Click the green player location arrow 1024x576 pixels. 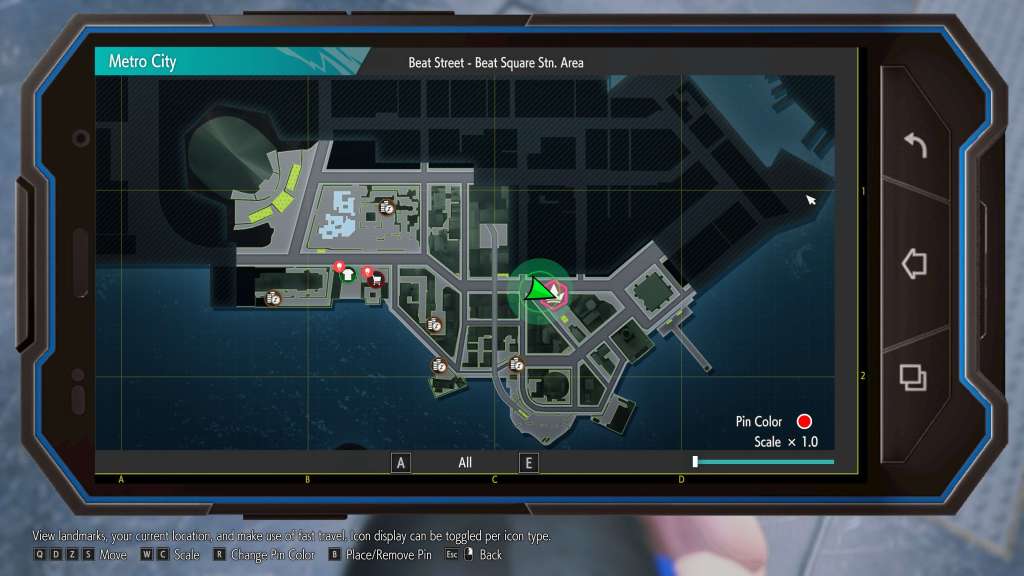tap(538, 291)
